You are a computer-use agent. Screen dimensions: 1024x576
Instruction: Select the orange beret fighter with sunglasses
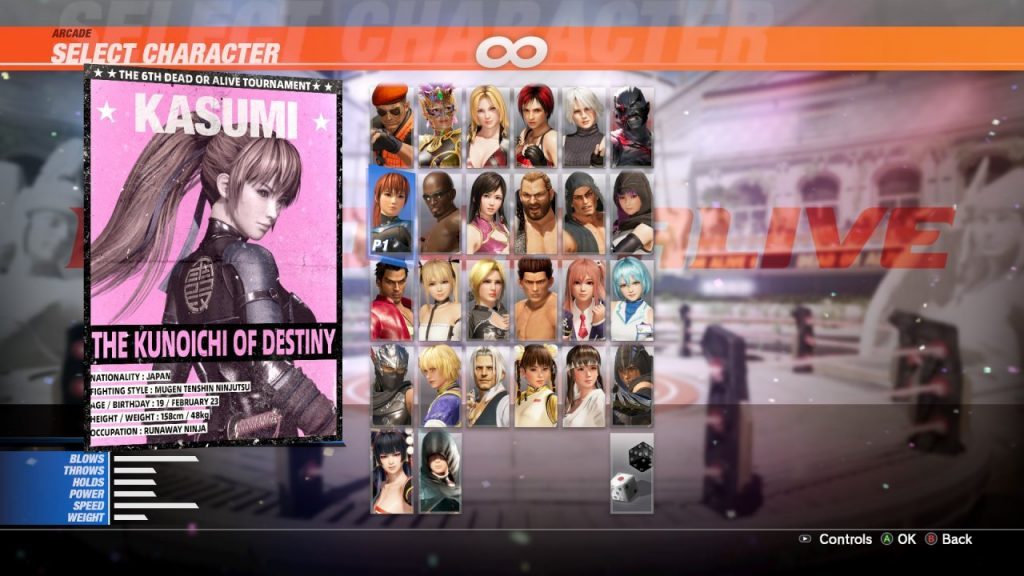[x=391, y=126]
